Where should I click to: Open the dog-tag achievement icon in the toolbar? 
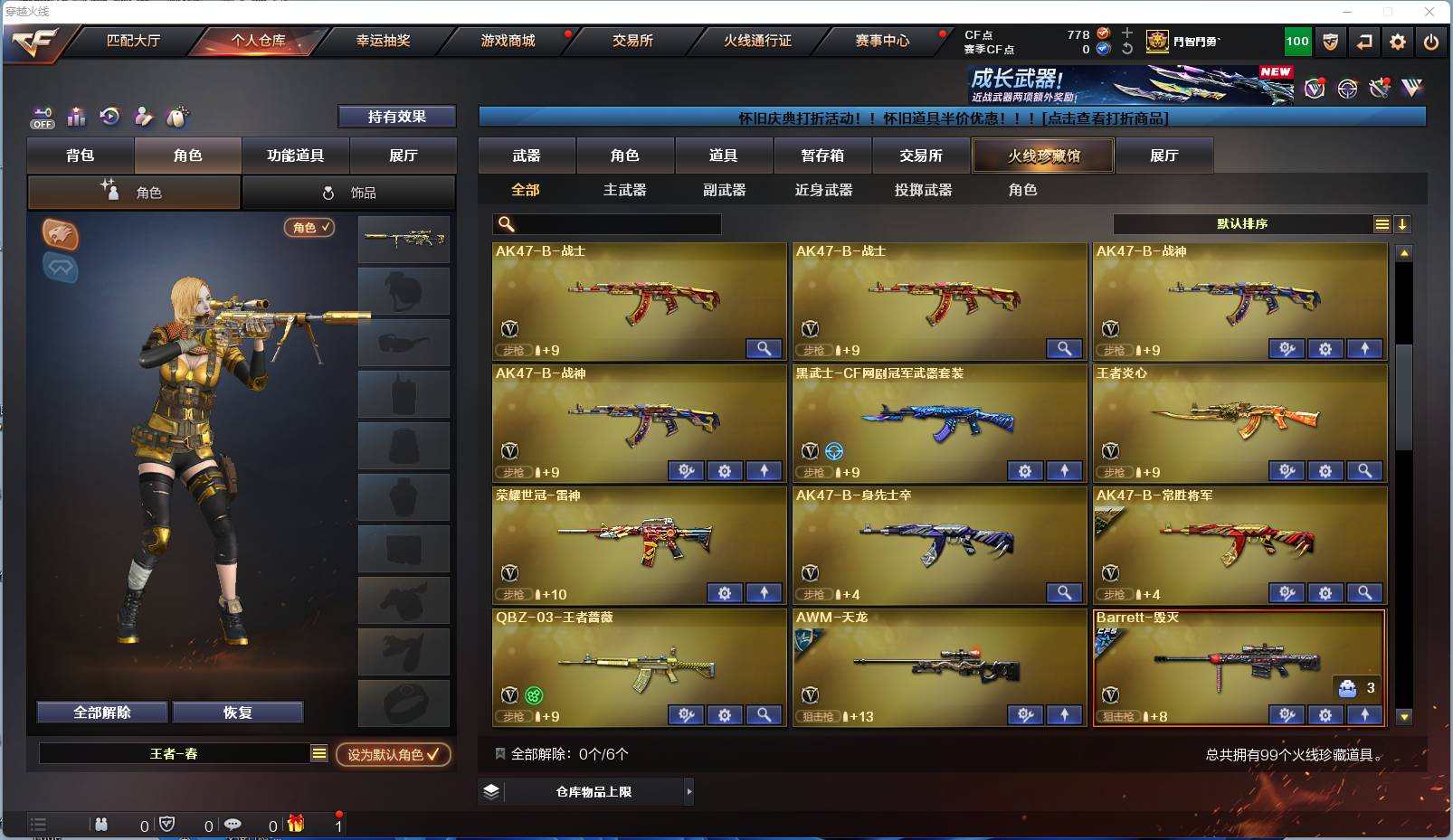179,118
